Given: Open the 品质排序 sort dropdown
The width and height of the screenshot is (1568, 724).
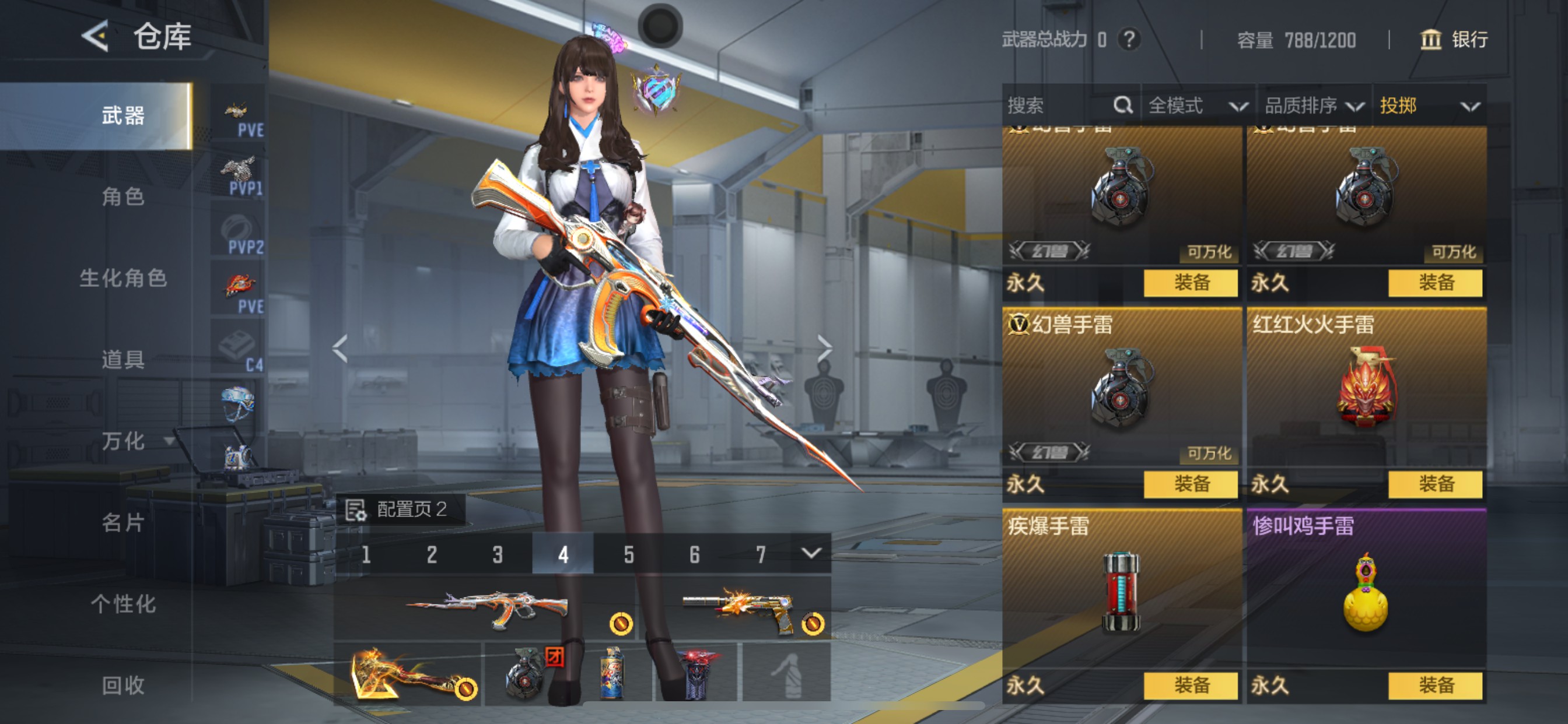Looking at the screenshot, I should tap(1314, 106).
